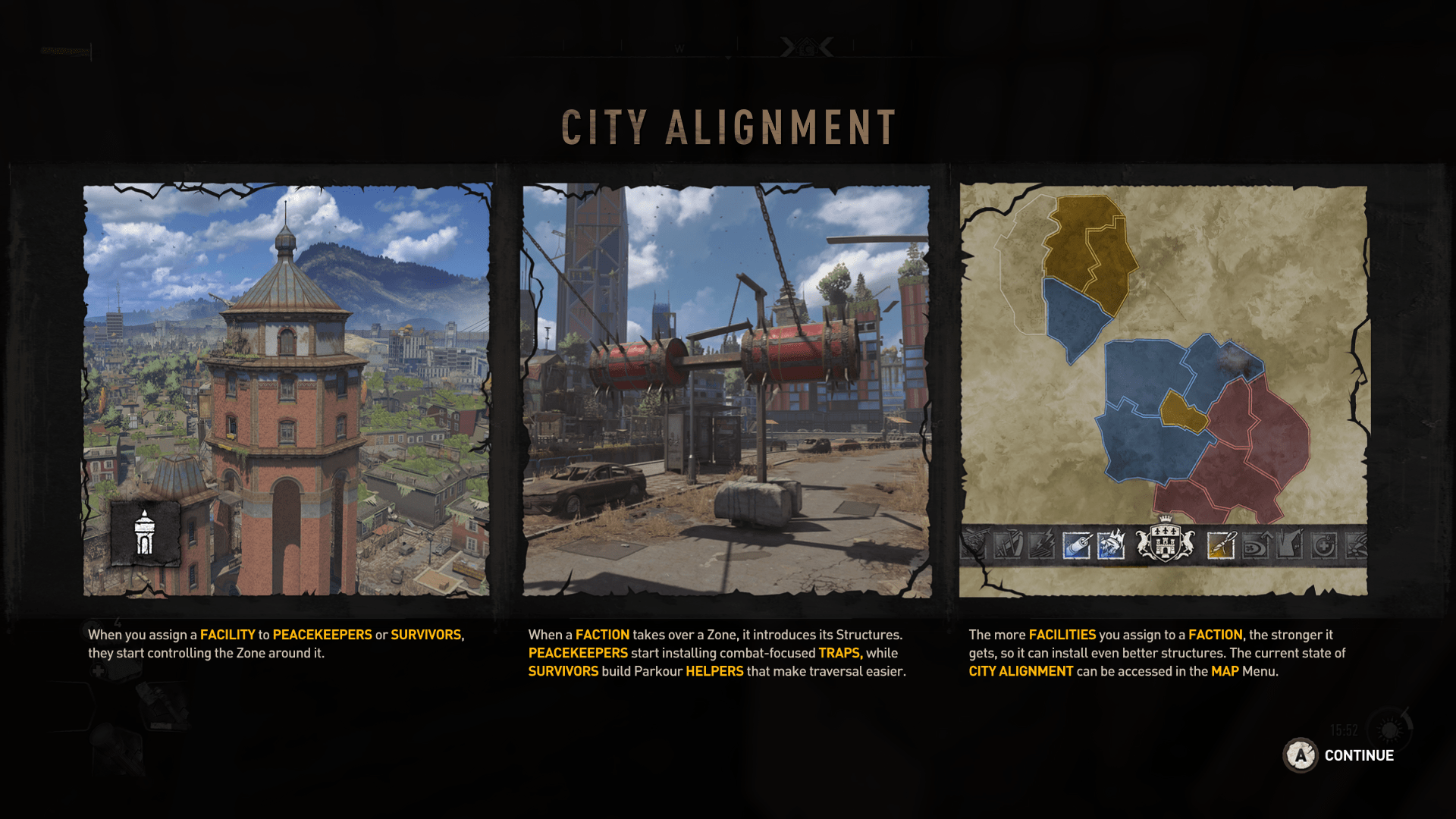Select the blue UV flashlight structure icon
This screenshot has width=1456, height=819.
point(1076,544)
